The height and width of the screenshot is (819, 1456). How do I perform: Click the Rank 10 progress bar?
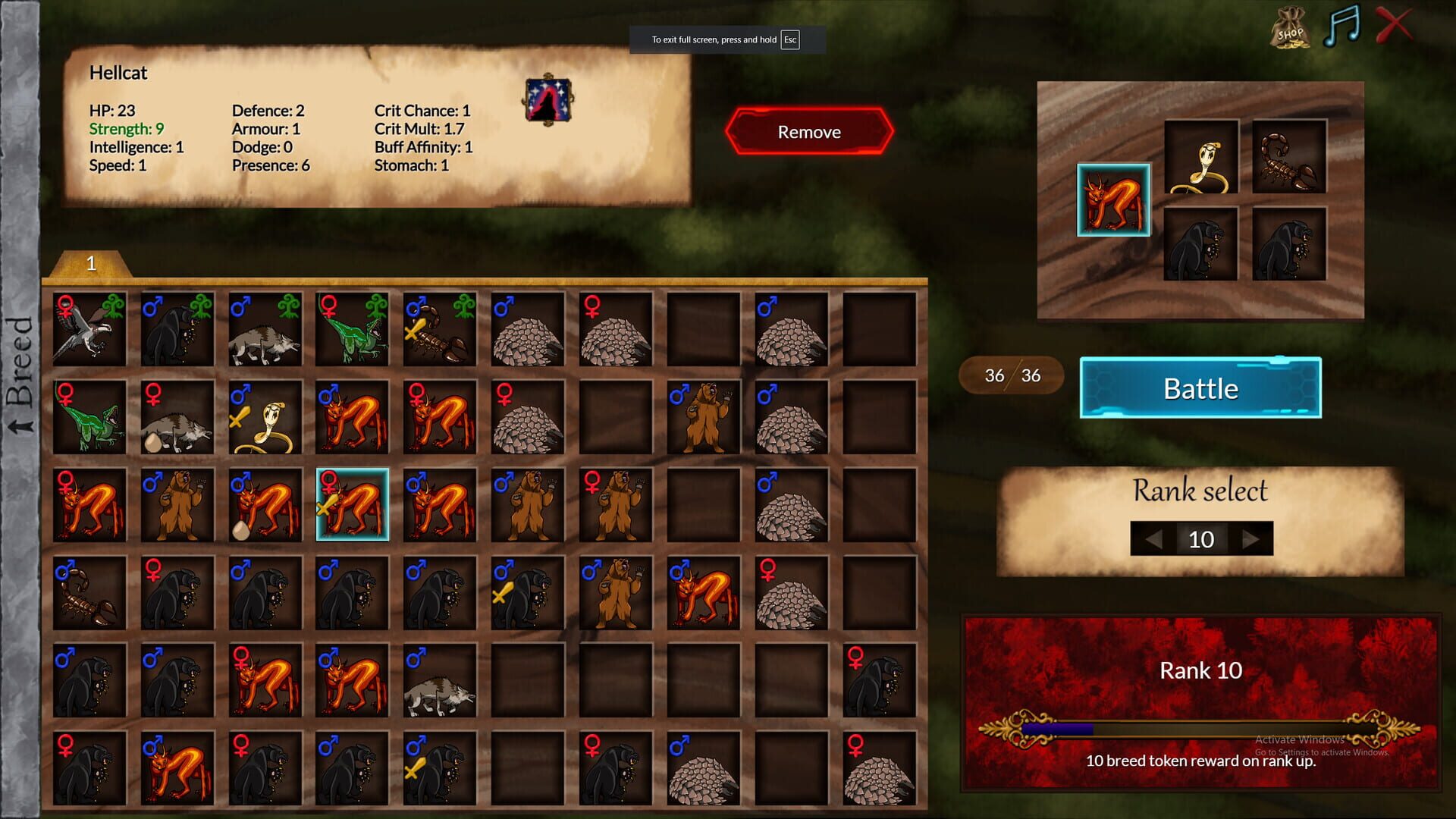coord(1198,728)
